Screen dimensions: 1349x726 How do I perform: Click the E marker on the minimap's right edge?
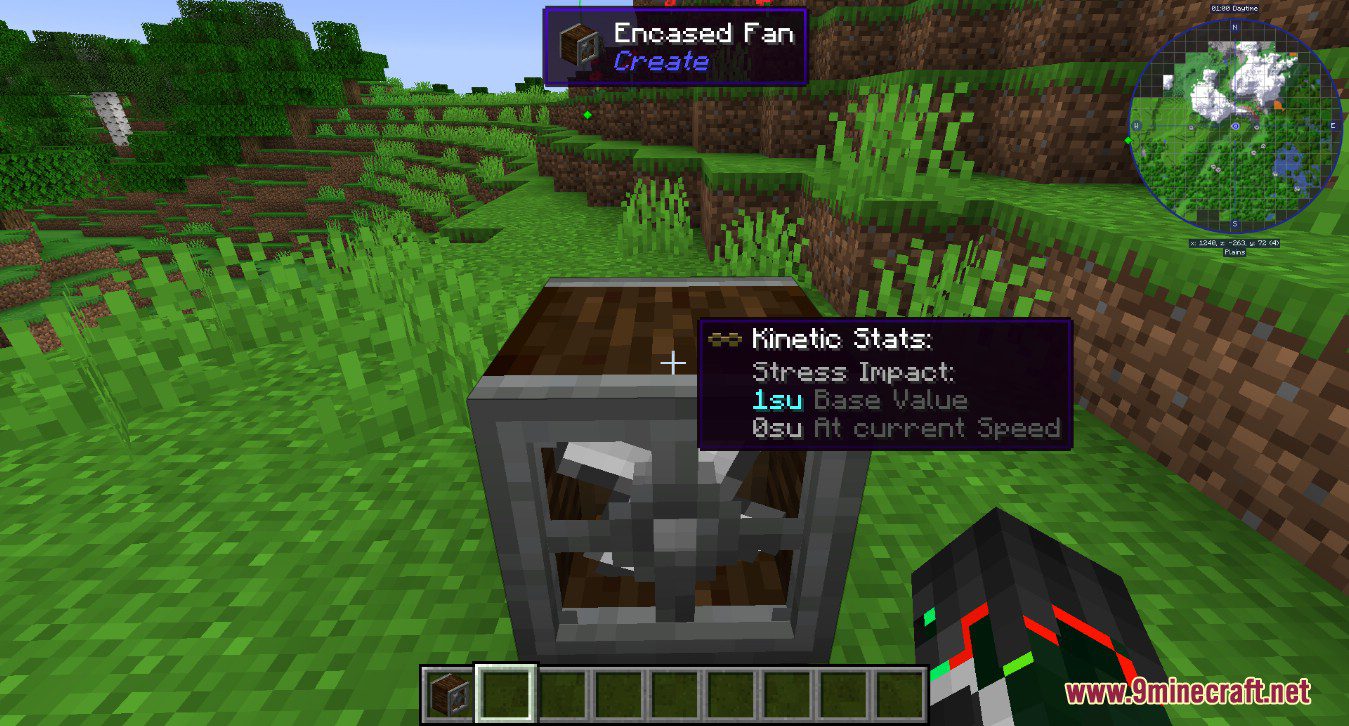[x=1333, y=126]
